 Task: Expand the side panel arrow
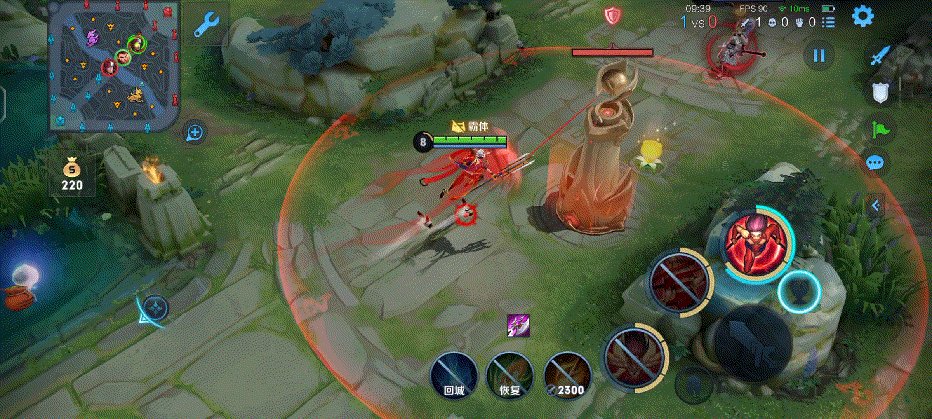pyautogui.click(x=876, y=205)
